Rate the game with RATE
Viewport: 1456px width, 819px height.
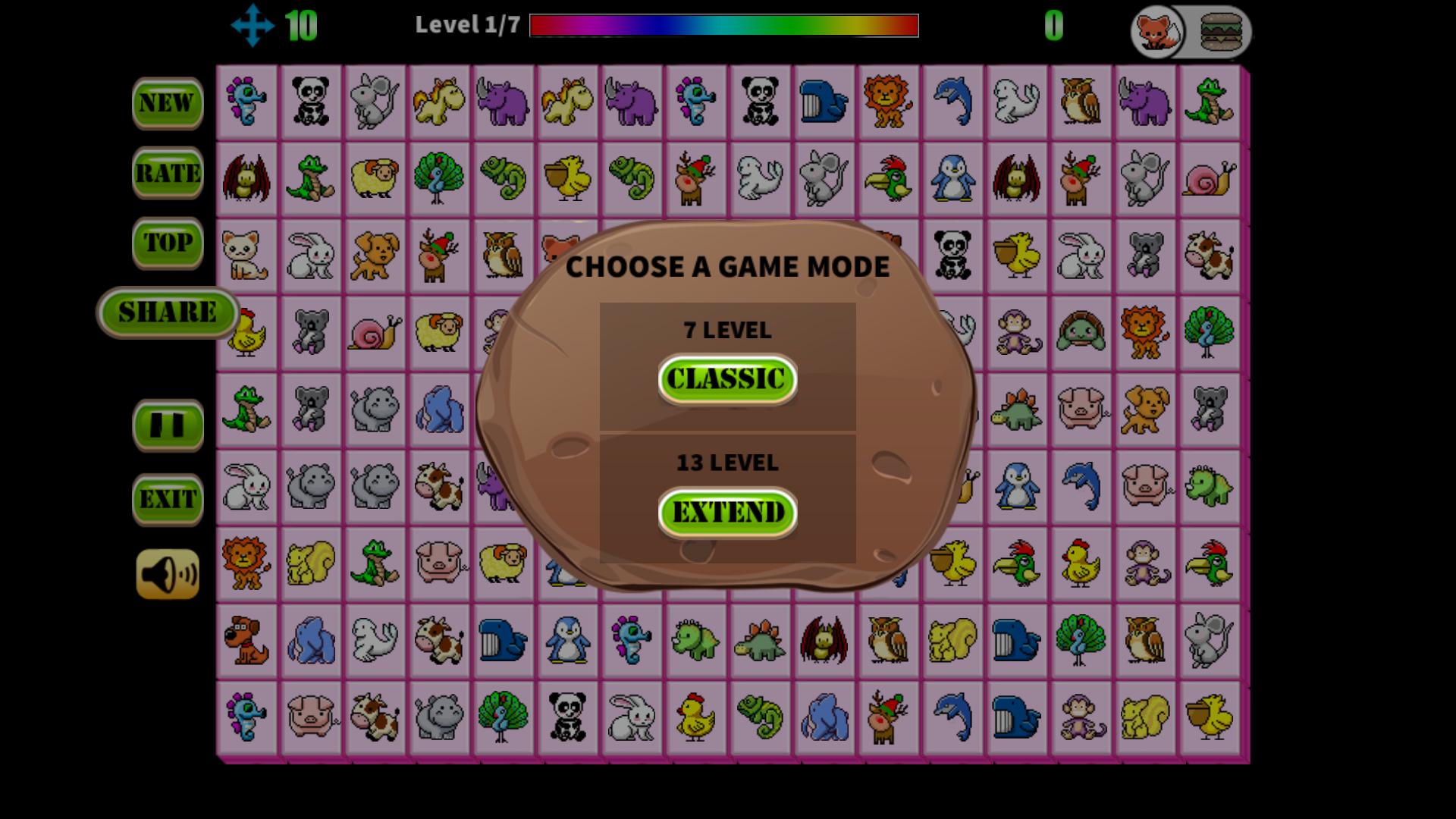pyautogui.click(x=168, y=174)
